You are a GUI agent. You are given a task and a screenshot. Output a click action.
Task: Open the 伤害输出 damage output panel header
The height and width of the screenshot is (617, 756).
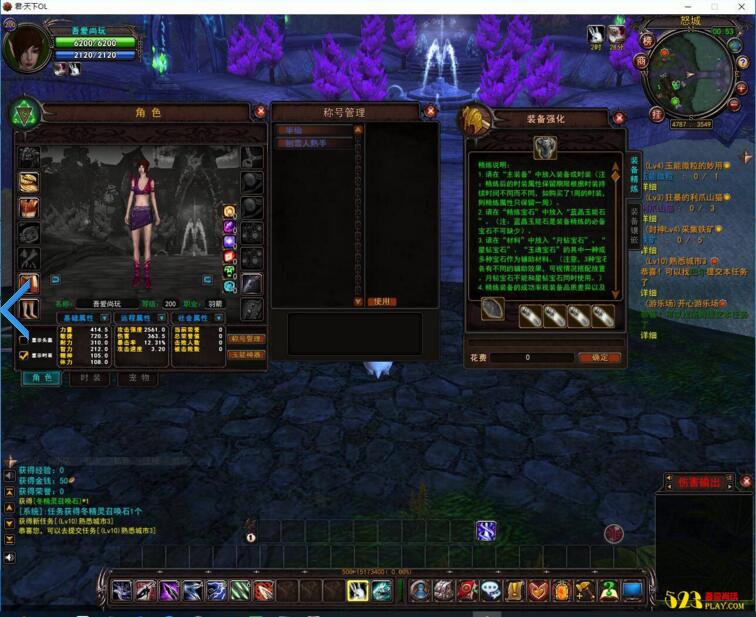(699, 483)
